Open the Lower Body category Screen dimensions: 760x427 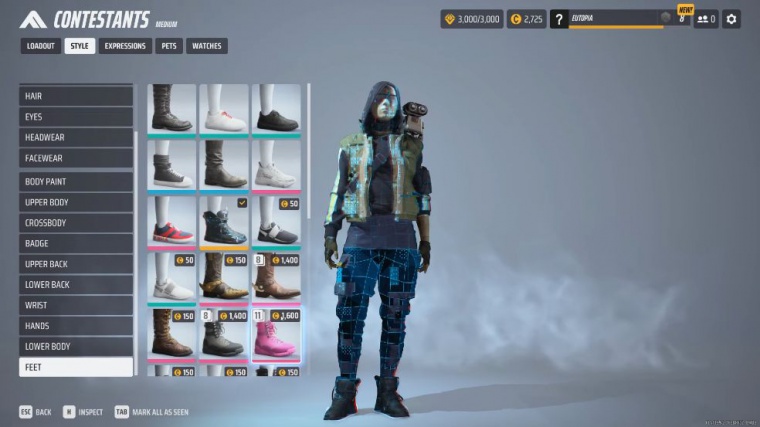76,346
